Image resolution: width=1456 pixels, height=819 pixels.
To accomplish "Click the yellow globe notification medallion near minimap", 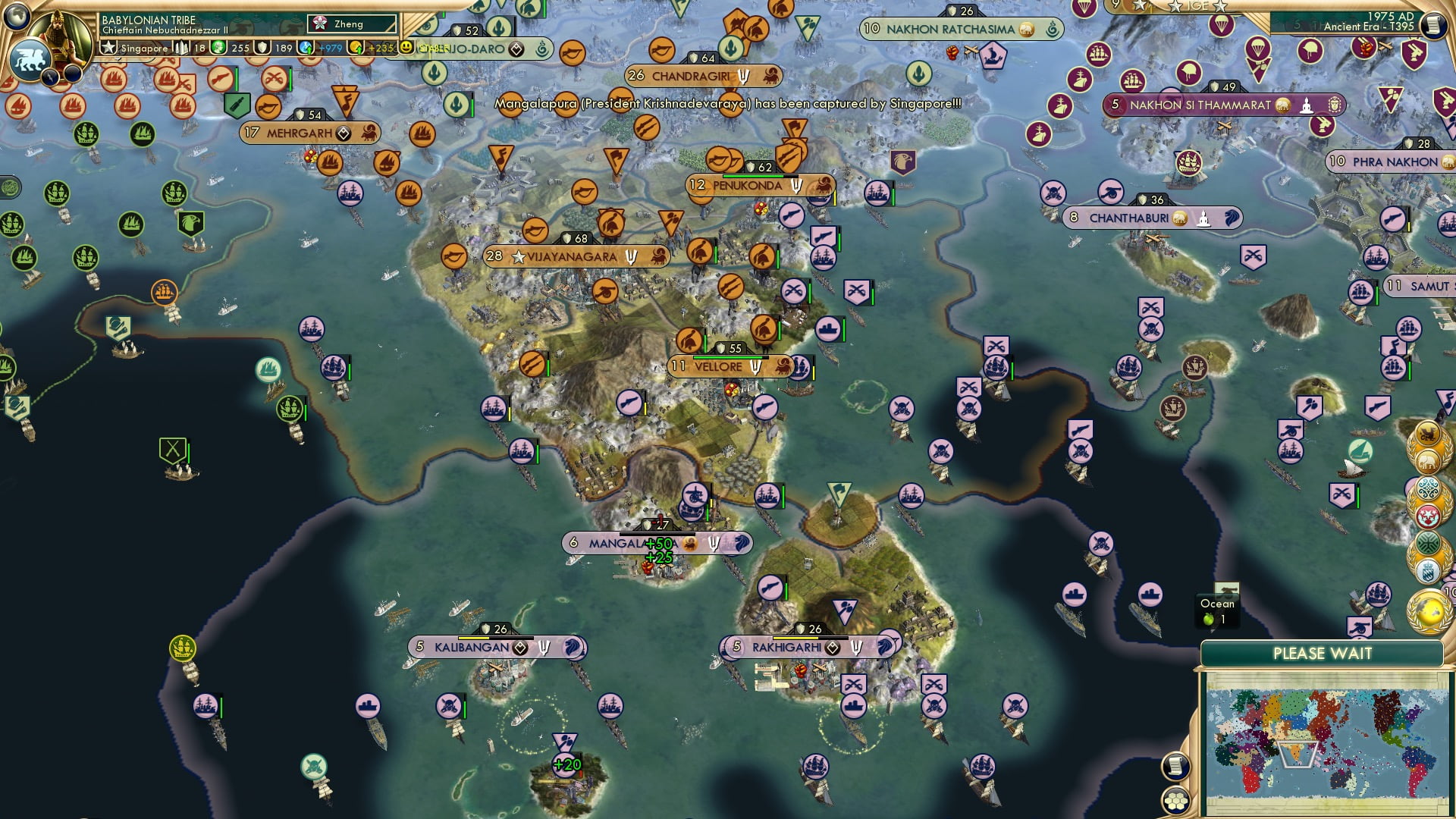I will (1427, 611).
